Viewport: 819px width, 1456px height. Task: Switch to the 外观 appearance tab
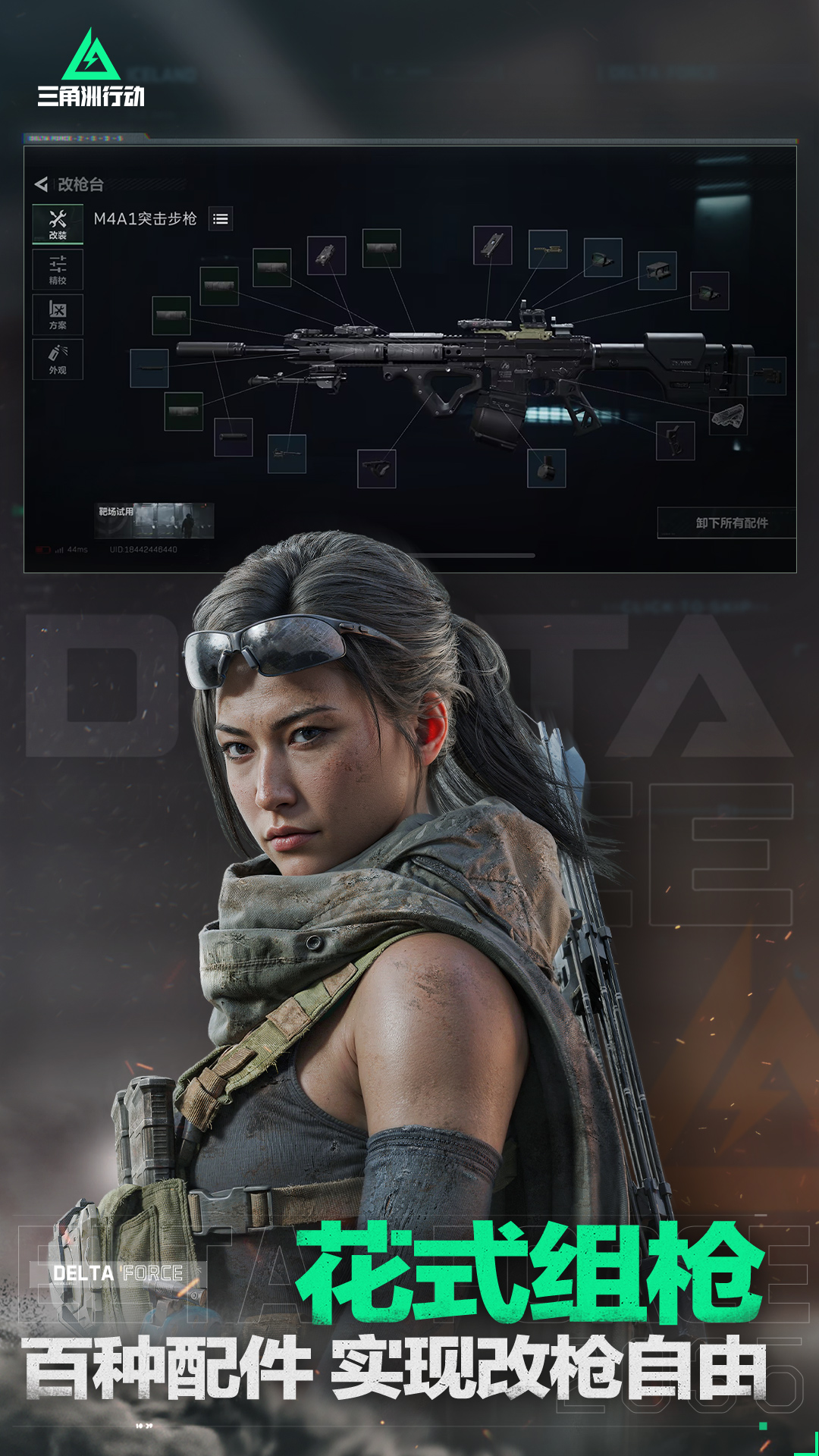click(58, 359)
